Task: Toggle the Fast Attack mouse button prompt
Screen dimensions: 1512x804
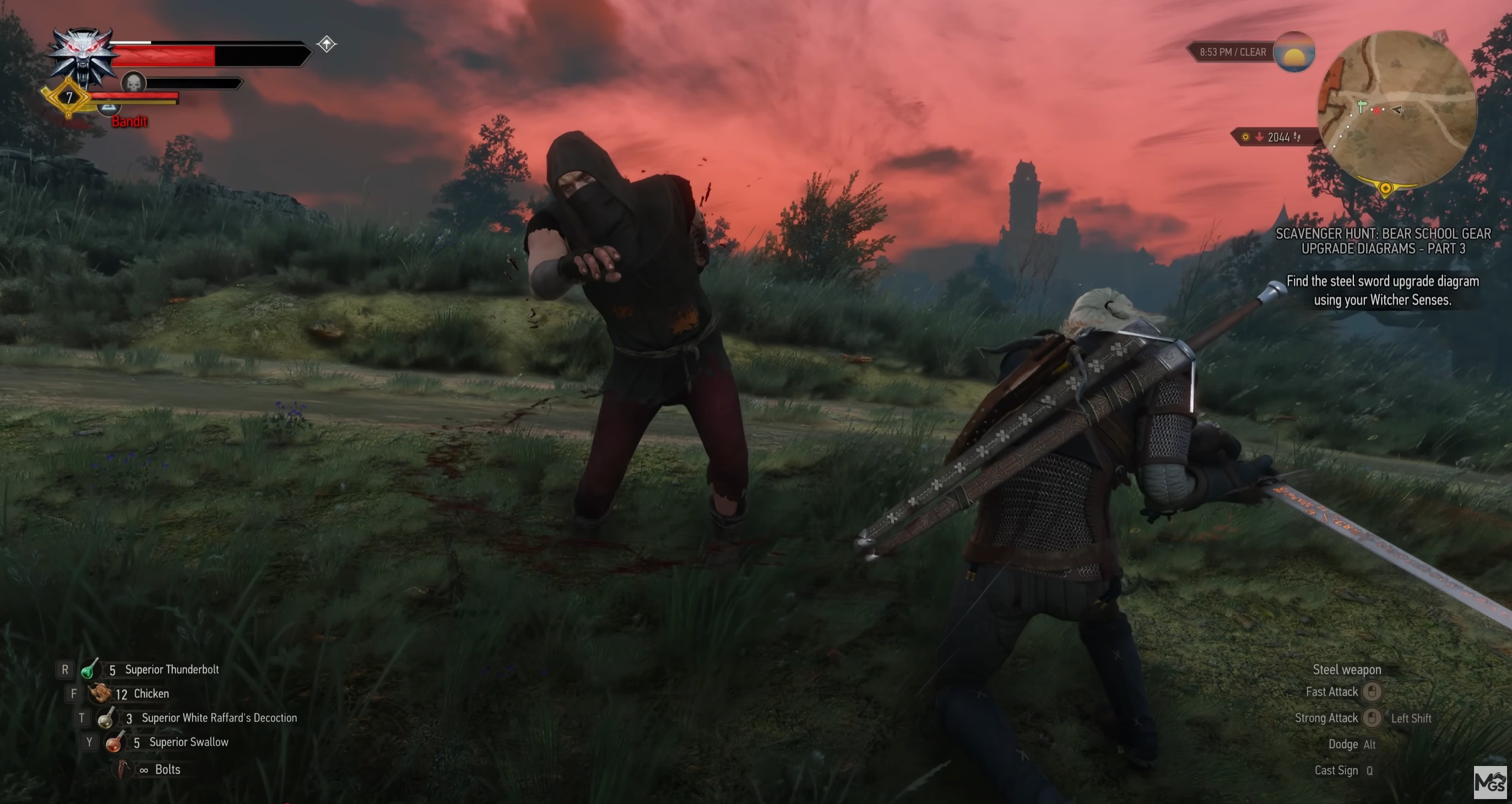Action: click(1371, 691)
